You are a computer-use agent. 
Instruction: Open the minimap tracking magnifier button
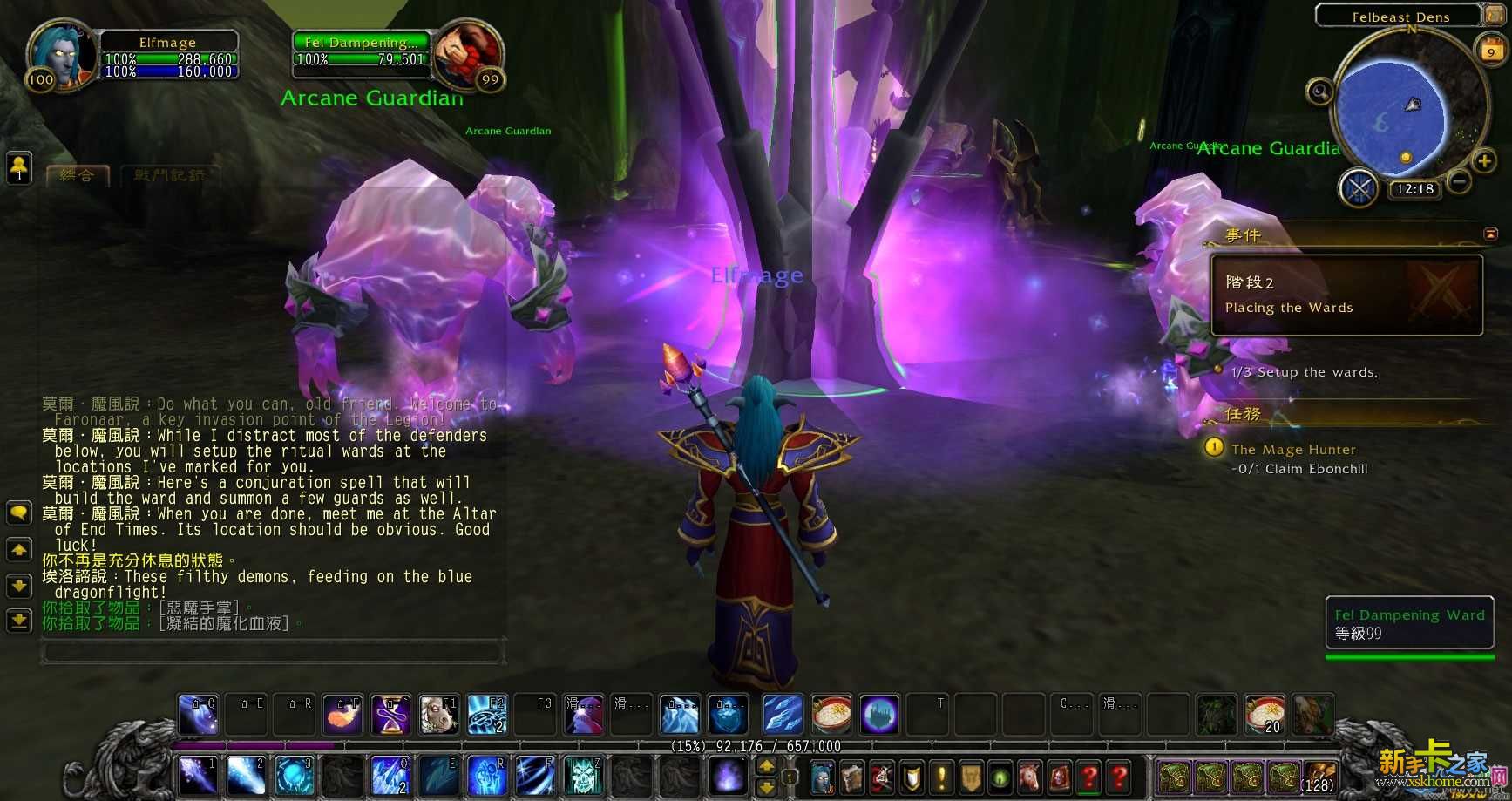point(1319,92)
